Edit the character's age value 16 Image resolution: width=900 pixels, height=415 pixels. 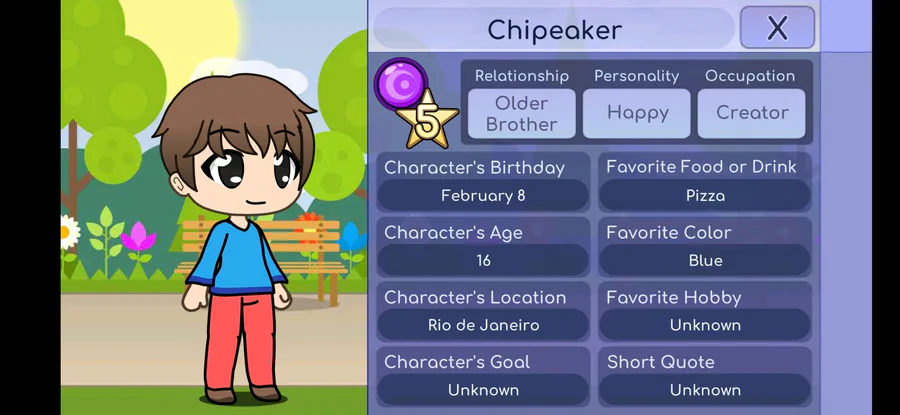coord(483,260)
